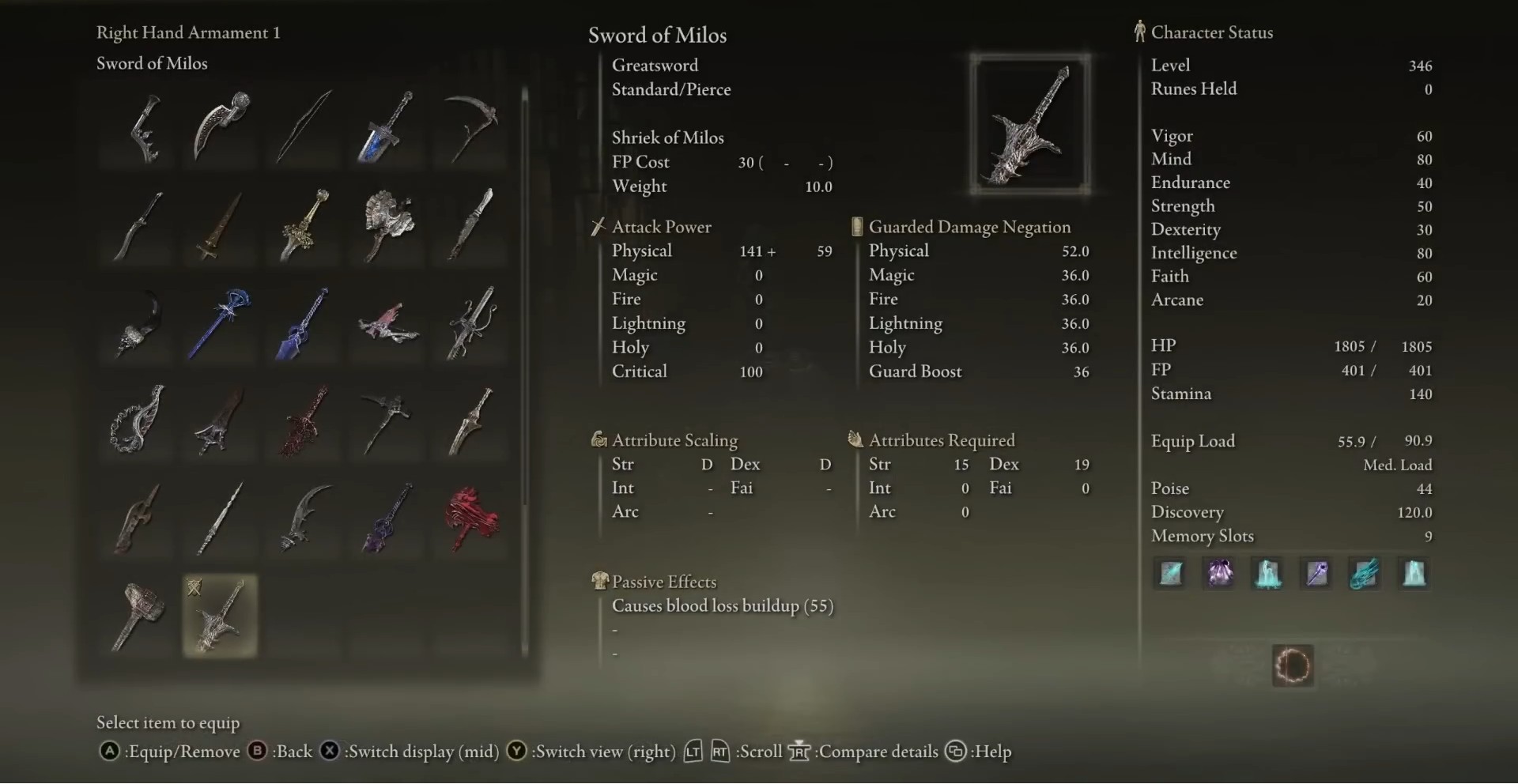
Task: Choose the dark red thorned sword
Action: (x=304, y=420)
